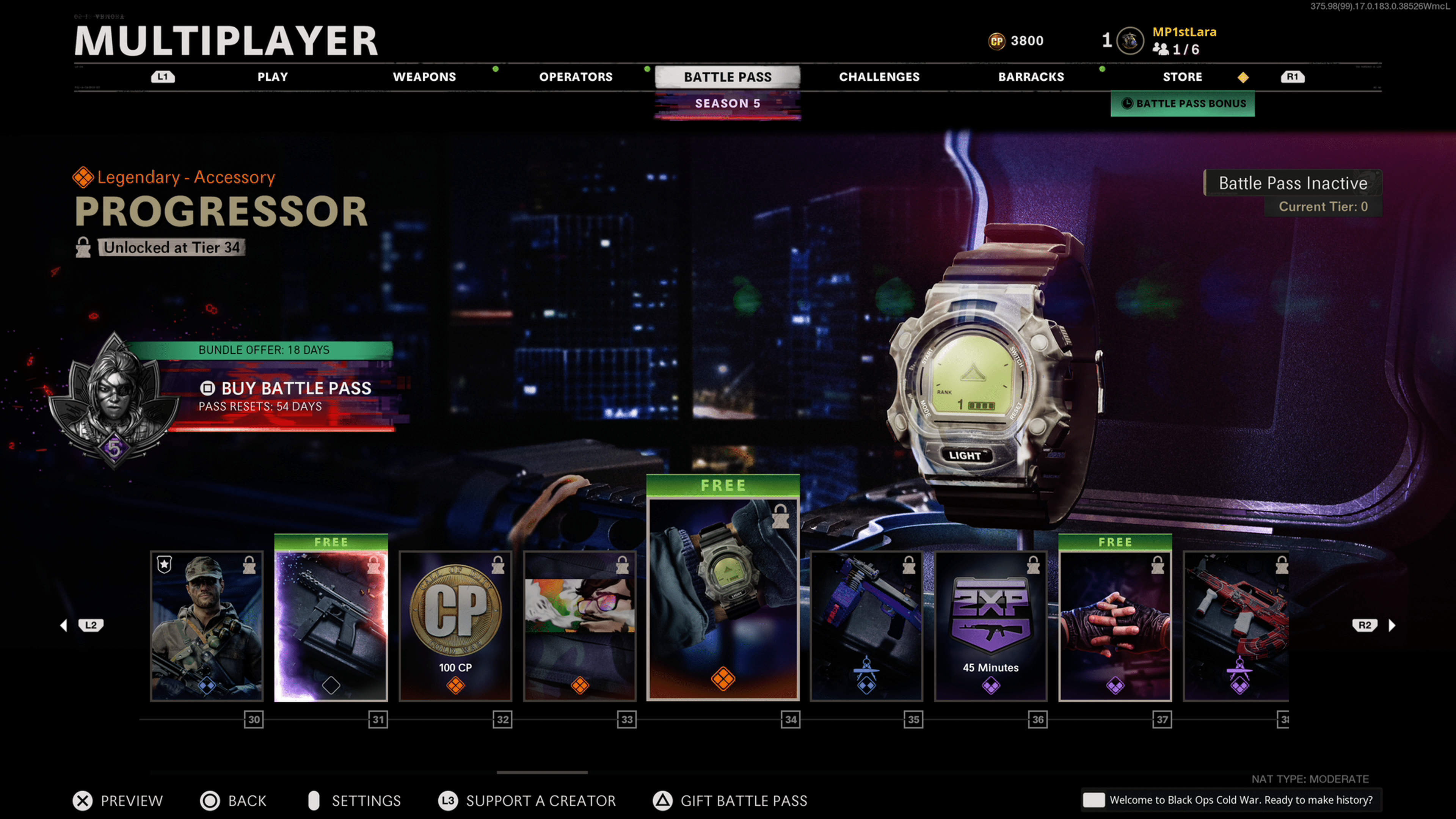Select the Challenges tab
The image size is (1456, 819).
pos(879,77)
